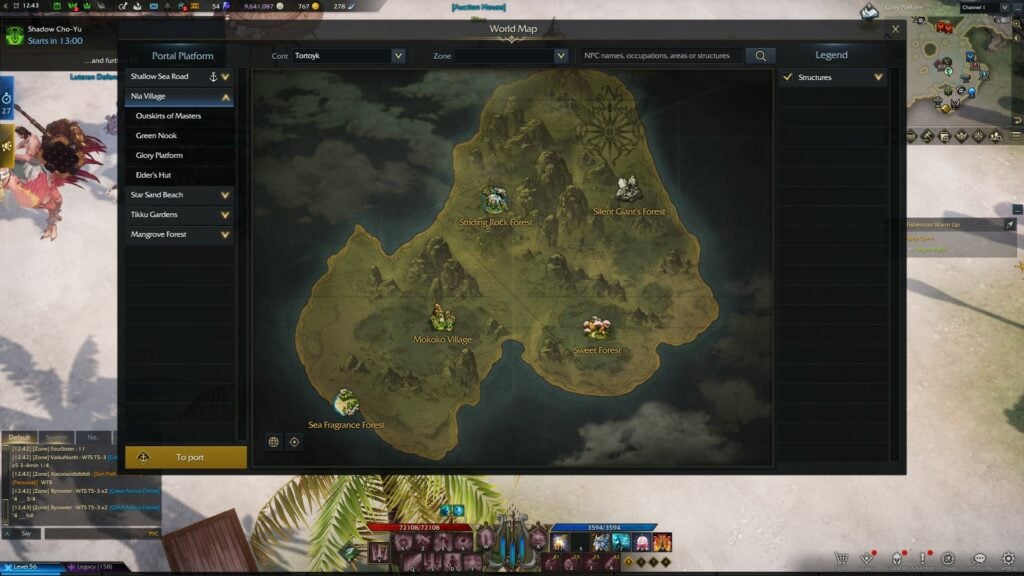
Task: Open the Tortoyk continent dropdown
Action: 398,56
